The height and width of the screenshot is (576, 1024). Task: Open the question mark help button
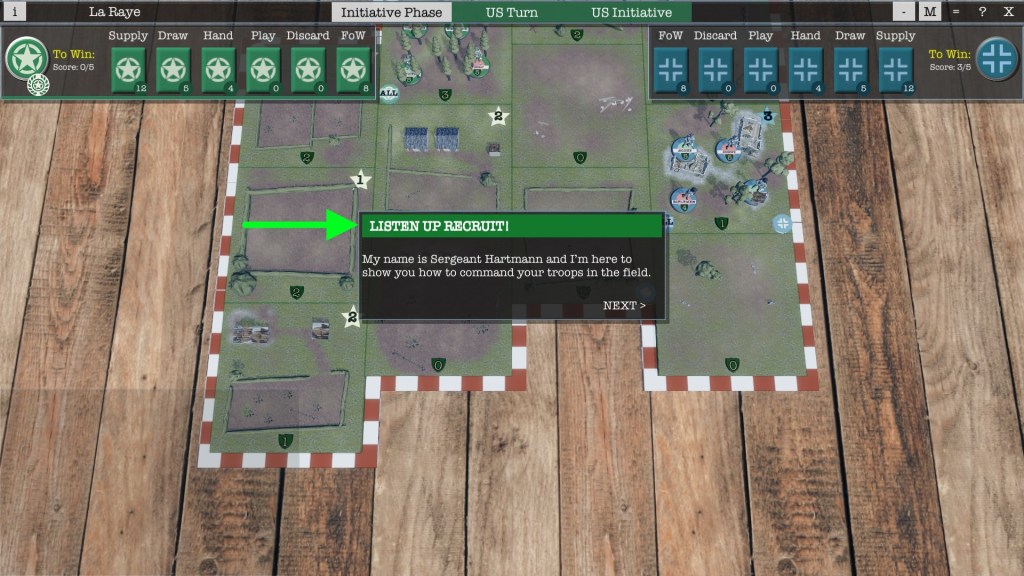click(x=982, y=12)
